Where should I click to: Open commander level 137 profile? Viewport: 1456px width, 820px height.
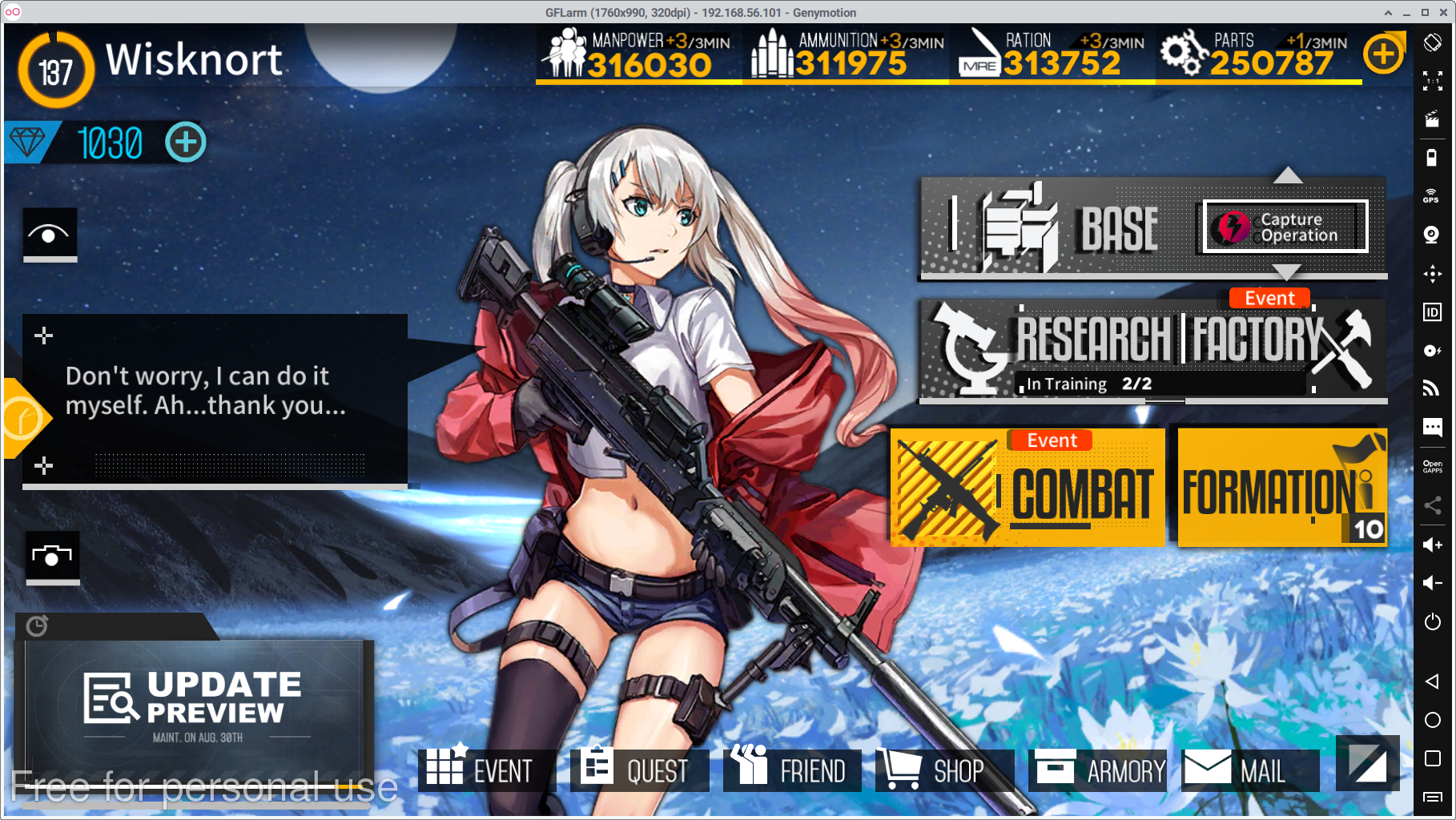pos(55,71)
